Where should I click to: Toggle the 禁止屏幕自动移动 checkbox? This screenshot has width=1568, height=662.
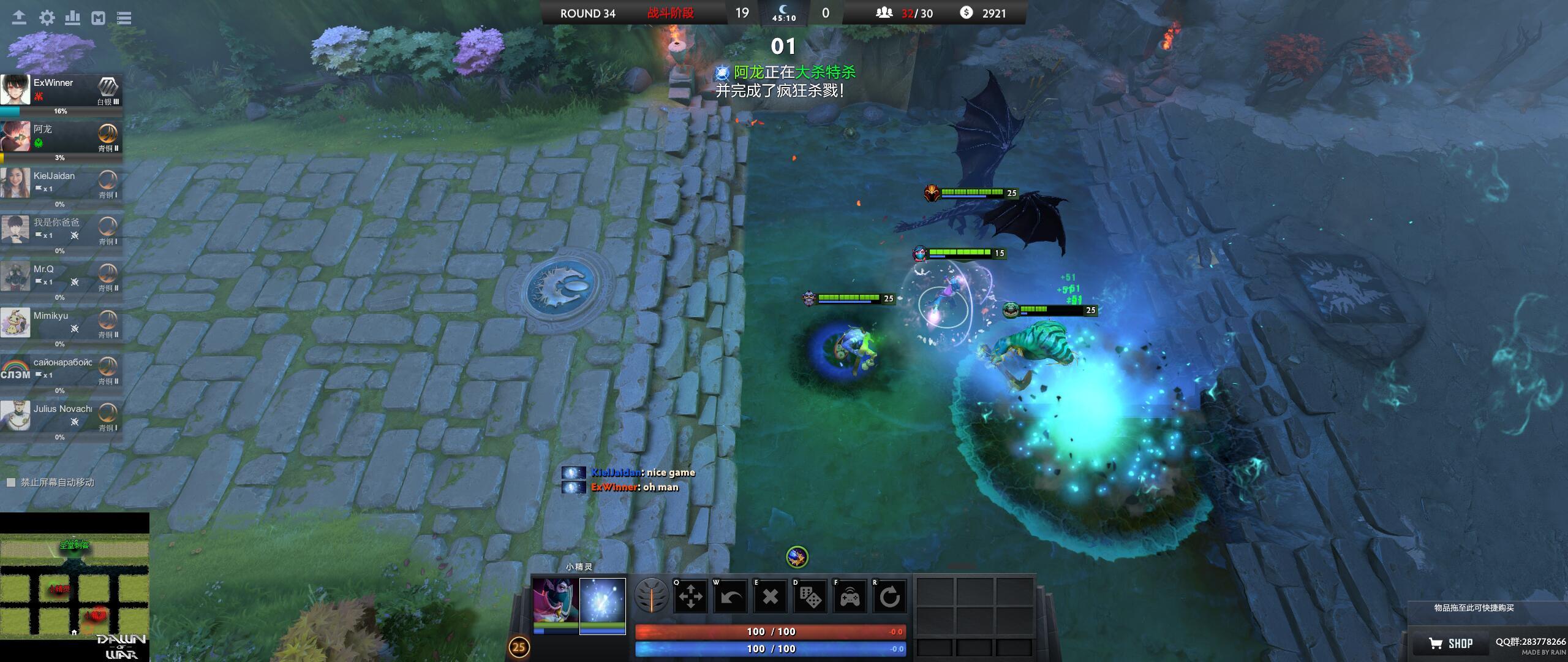point(10,482)
